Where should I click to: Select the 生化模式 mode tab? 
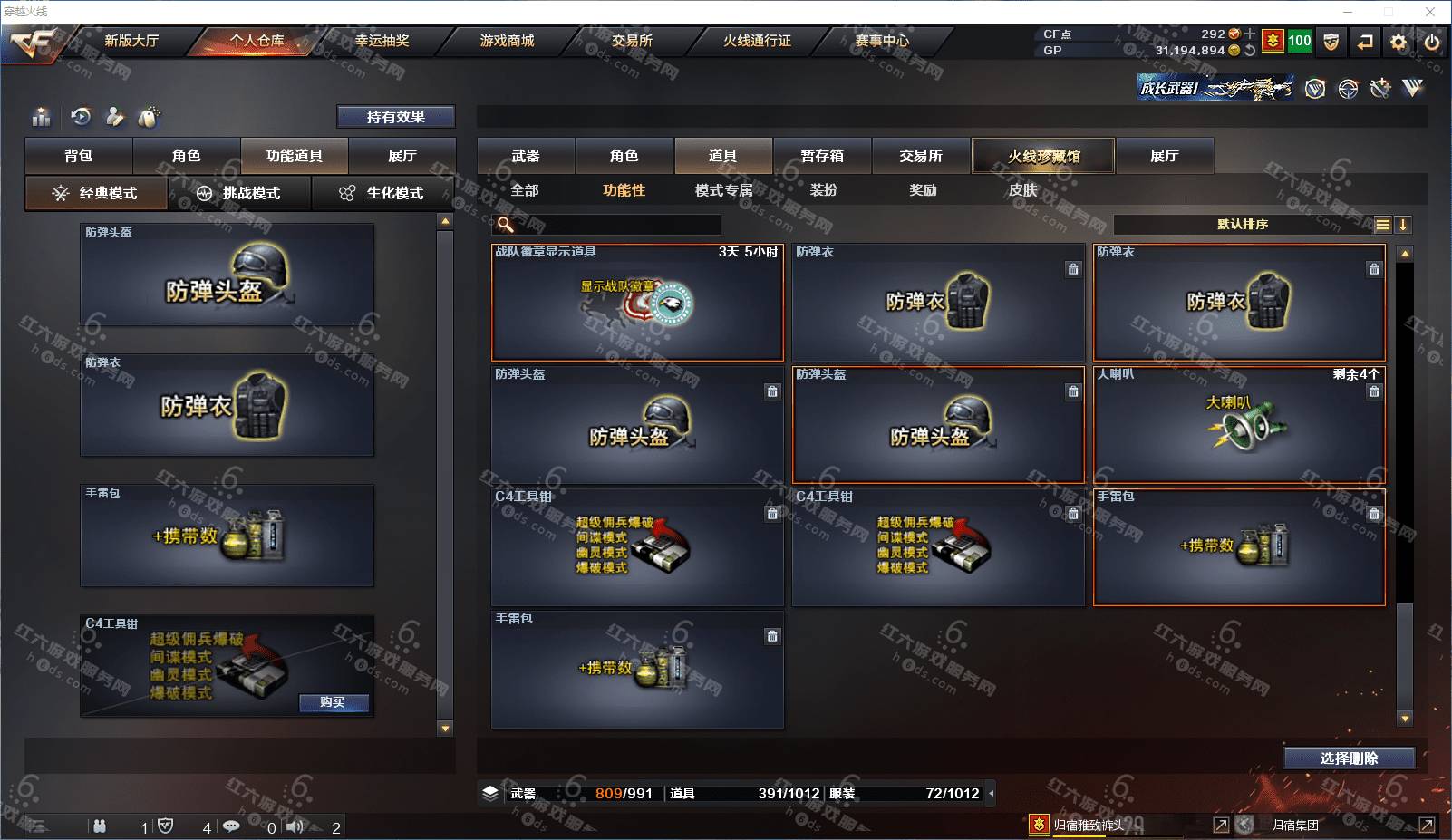pyautogui.click(x=383, y=193)
